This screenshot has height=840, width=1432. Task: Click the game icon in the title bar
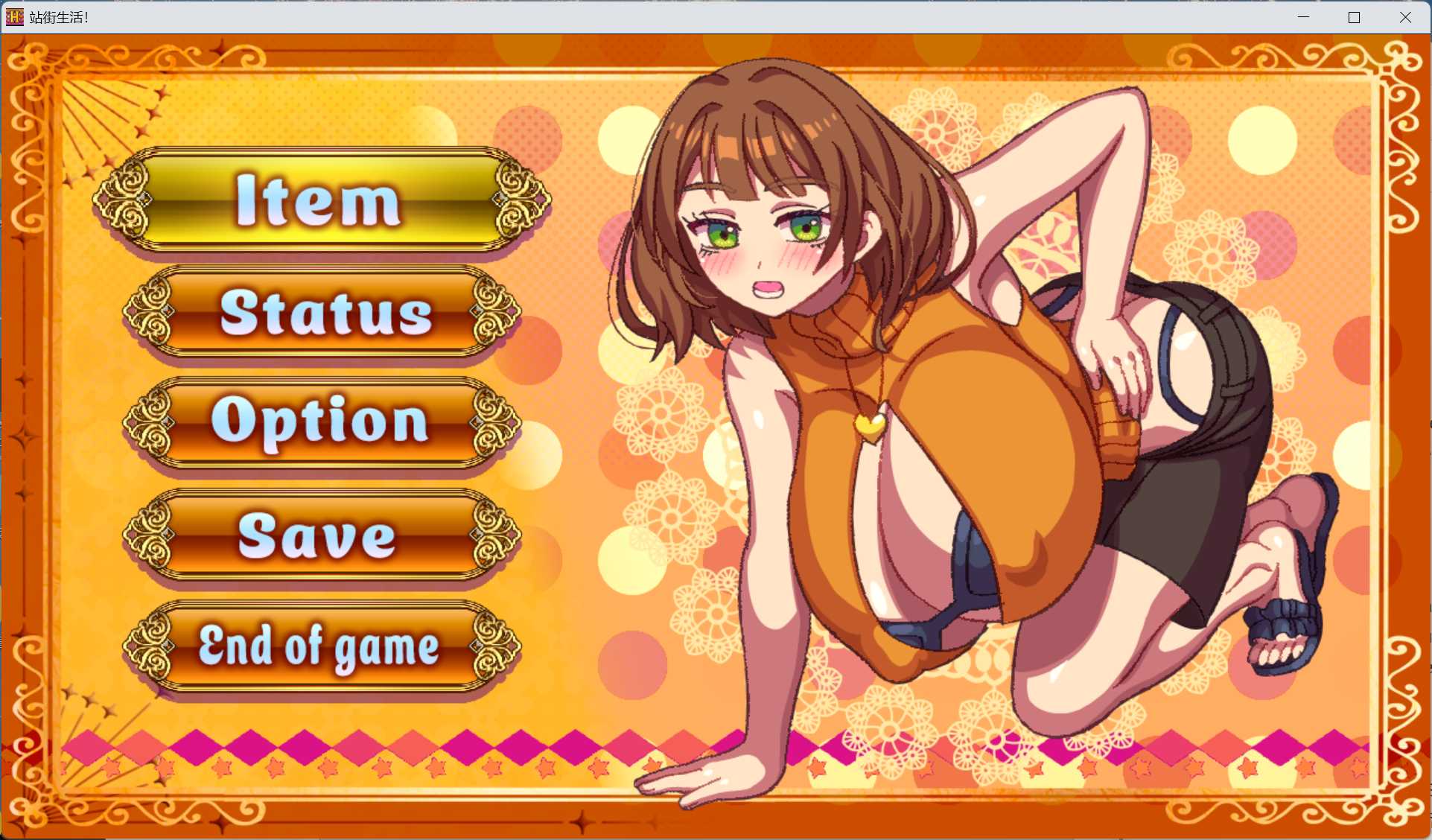coord(13,16)
